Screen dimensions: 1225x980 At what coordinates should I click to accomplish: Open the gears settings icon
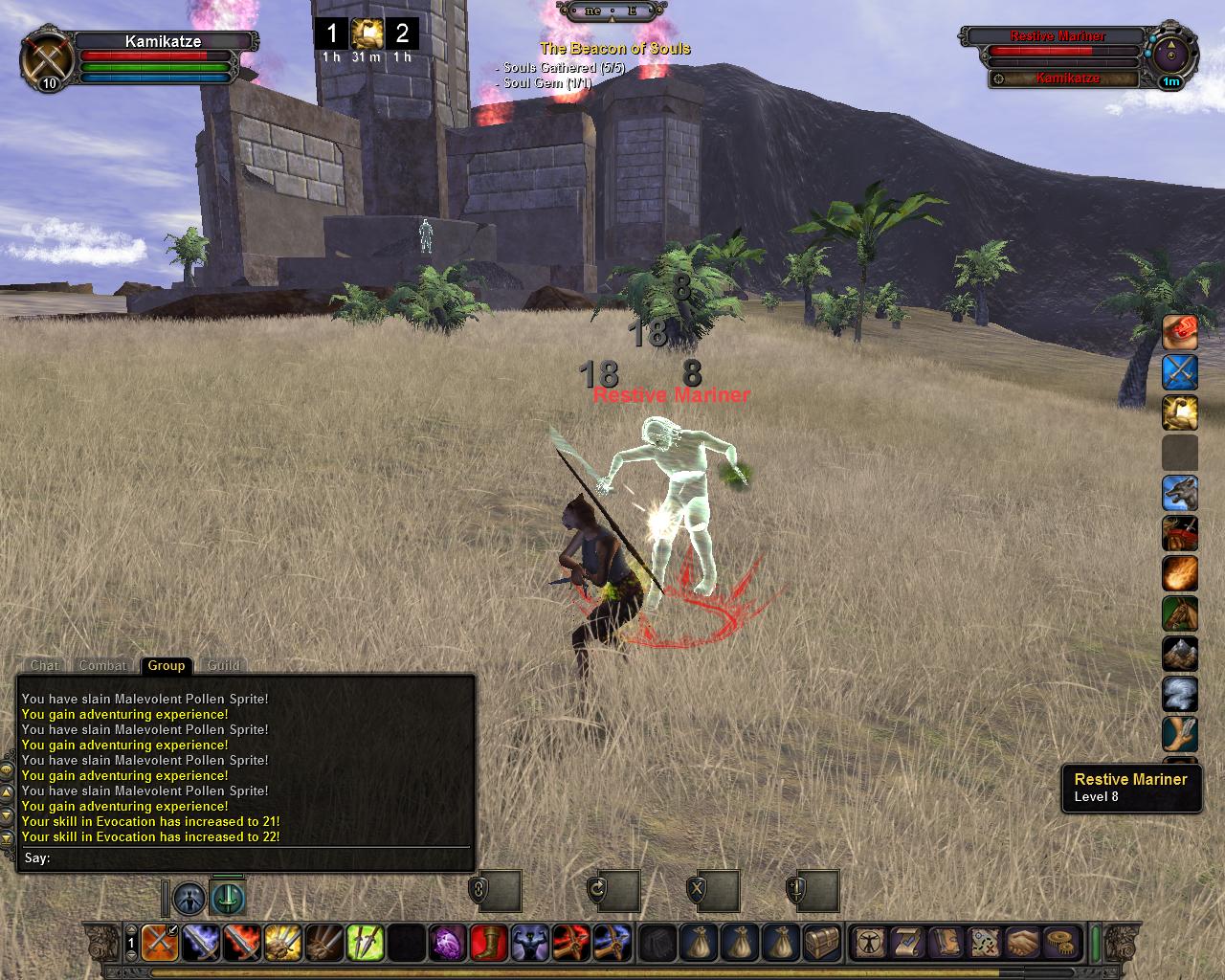[x=1059, y=943]
